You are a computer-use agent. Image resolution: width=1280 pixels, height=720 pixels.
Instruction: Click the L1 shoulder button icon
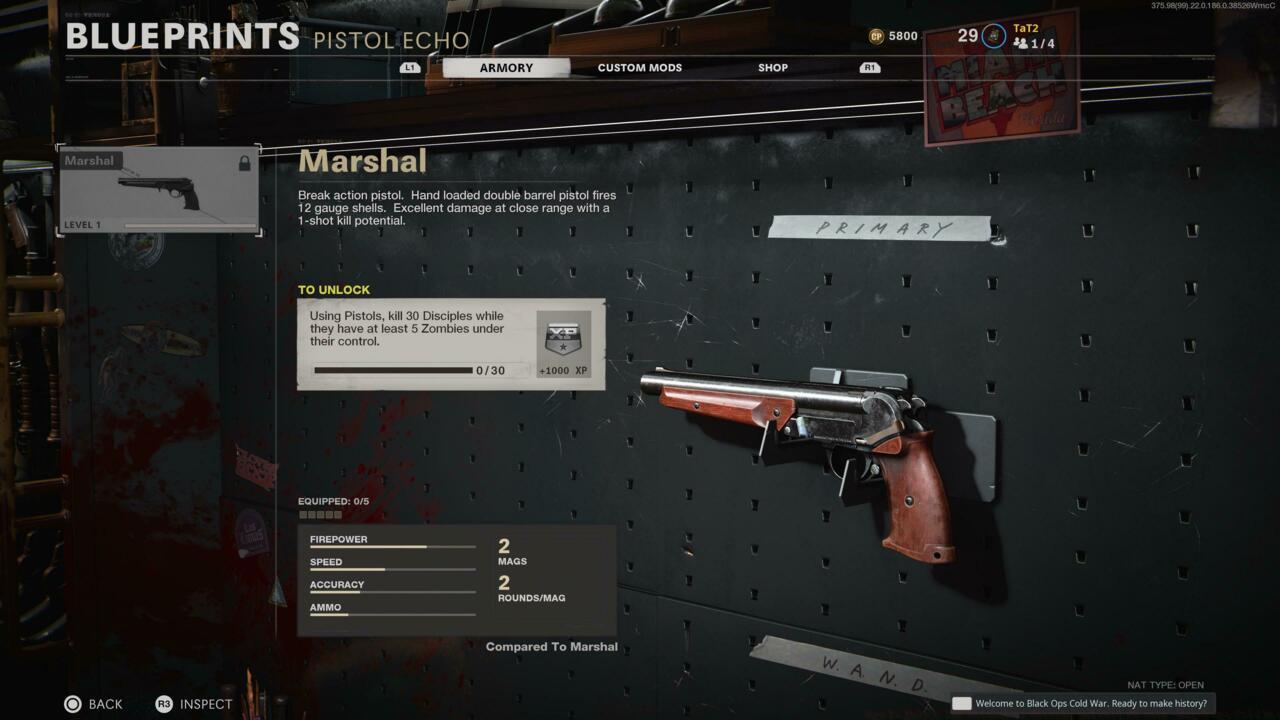coord(410,67)
